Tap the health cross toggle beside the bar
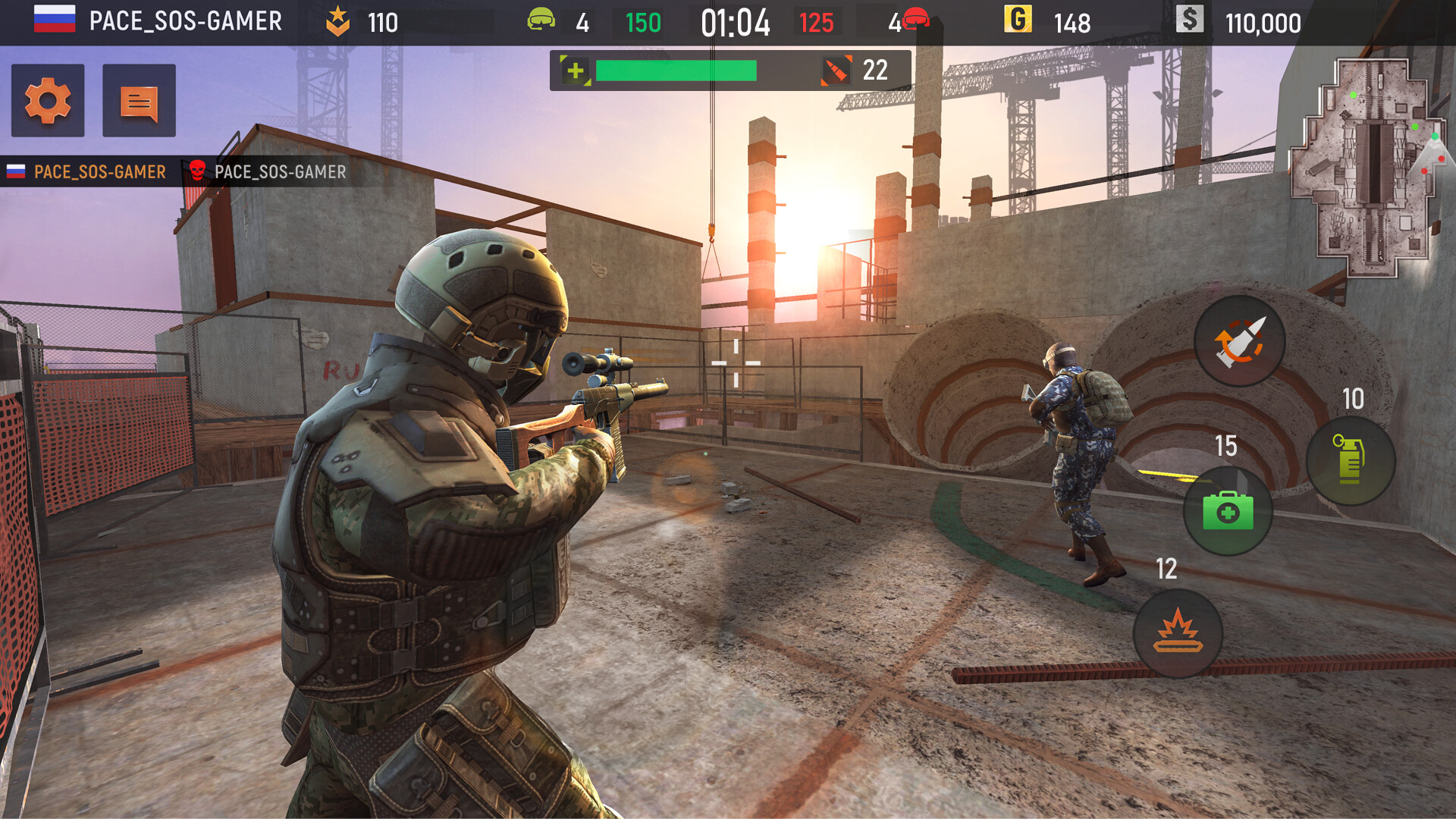Viewport: 1456px width, 819px height. click(x=574, y=70)
